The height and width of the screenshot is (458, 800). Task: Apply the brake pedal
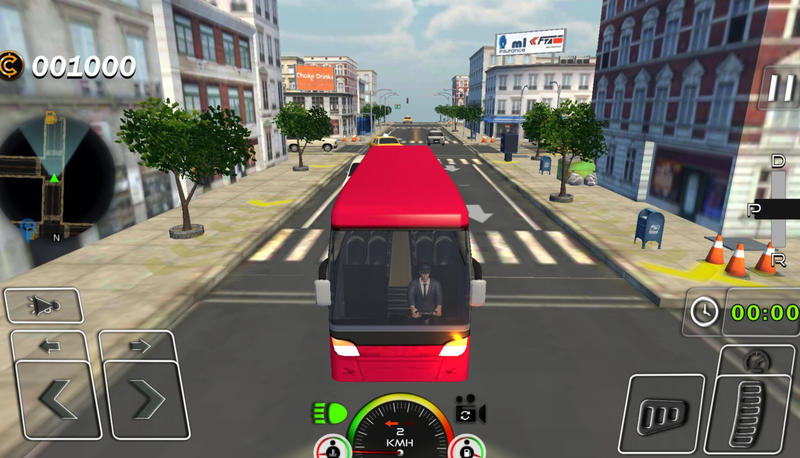point(661,413)
